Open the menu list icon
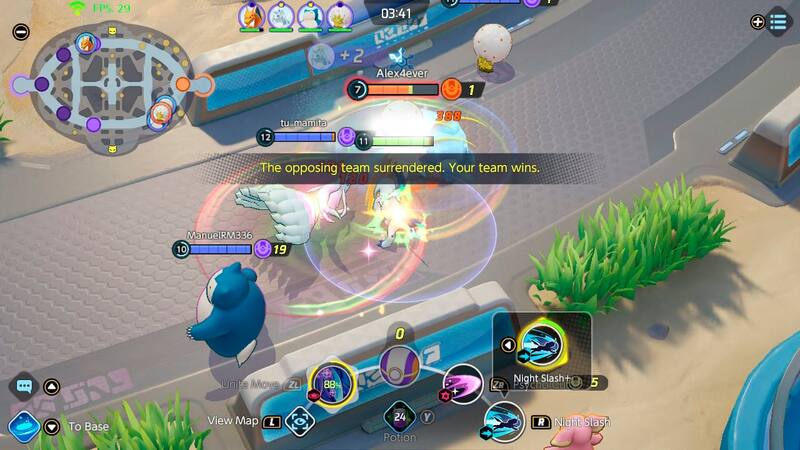Image resolution: width=800 pixels, height=450 pixels. click(x=778, y=22)
